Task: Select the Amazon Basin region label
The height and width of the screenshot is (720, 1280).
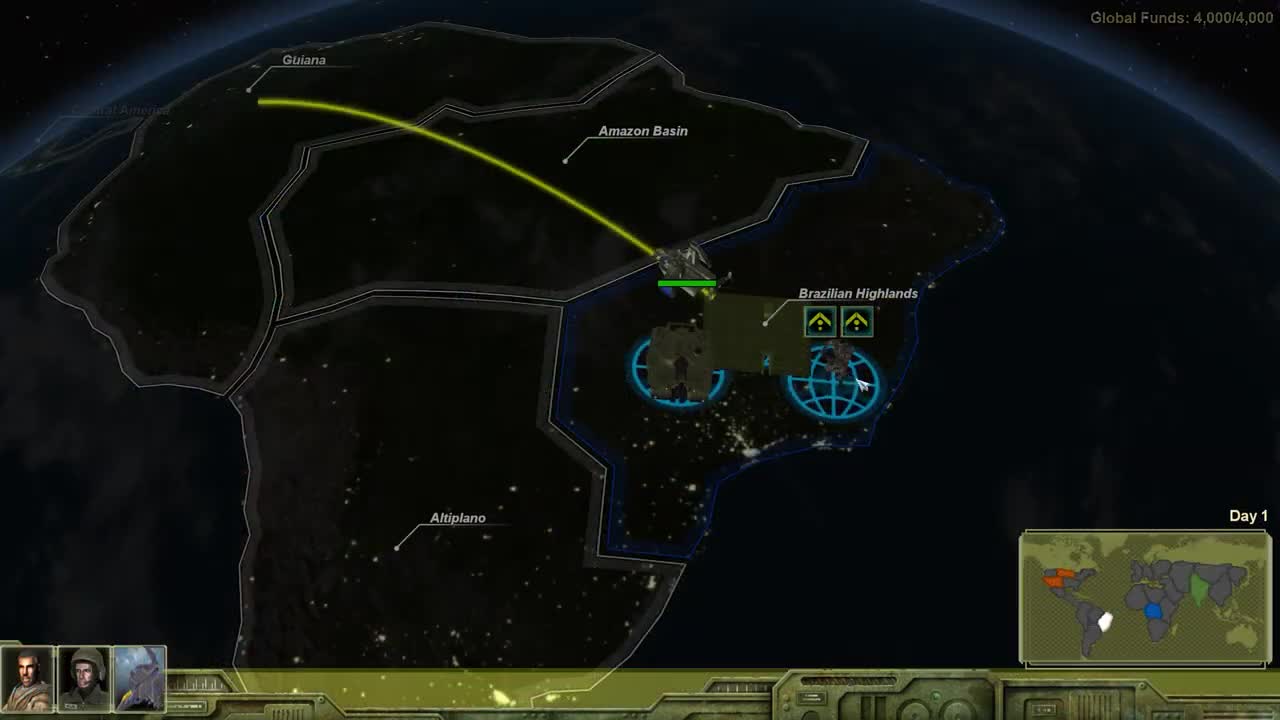Action: coord(643,131)
